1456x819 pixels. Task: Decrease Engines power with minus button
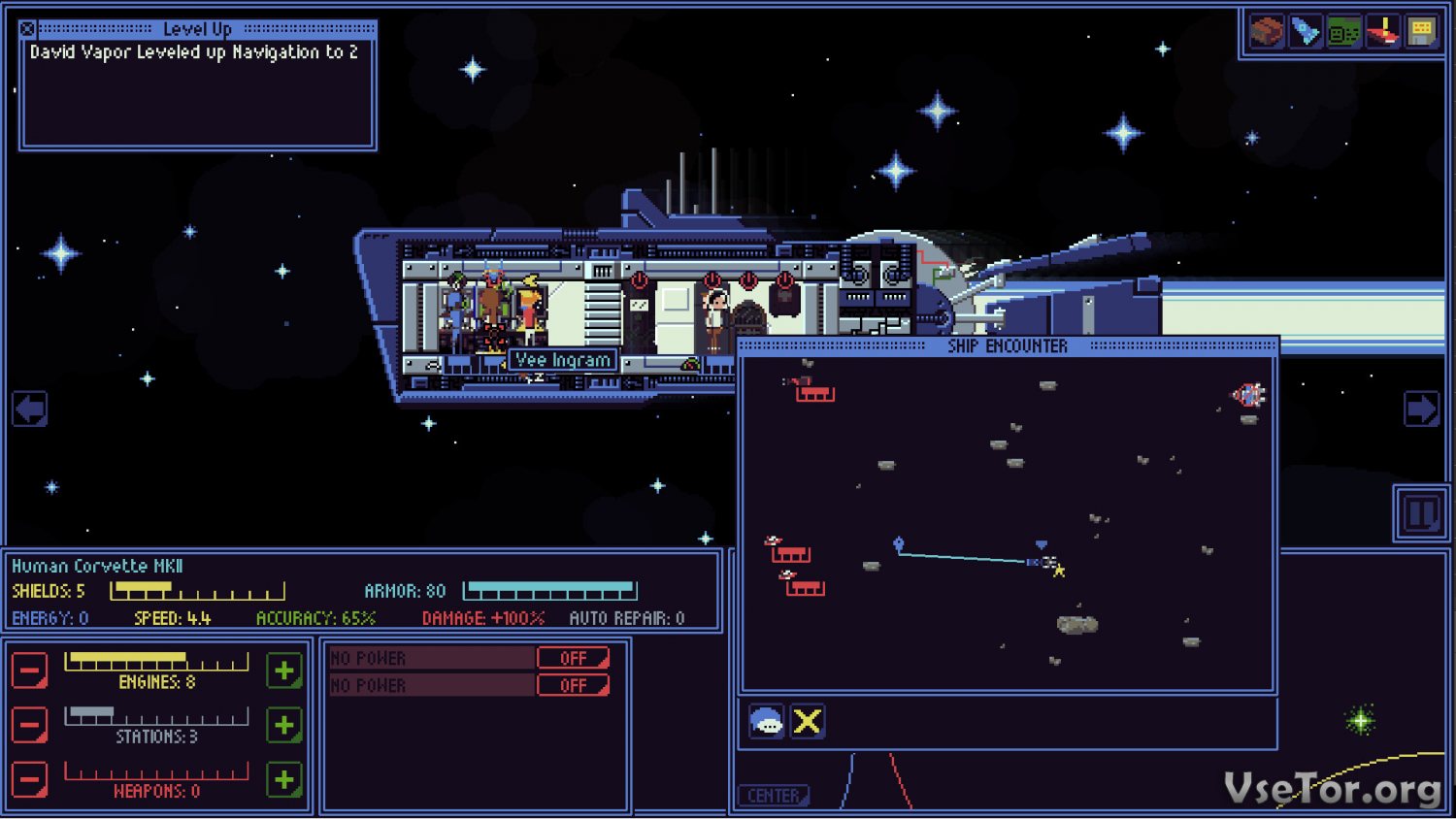tap(29, 671)
